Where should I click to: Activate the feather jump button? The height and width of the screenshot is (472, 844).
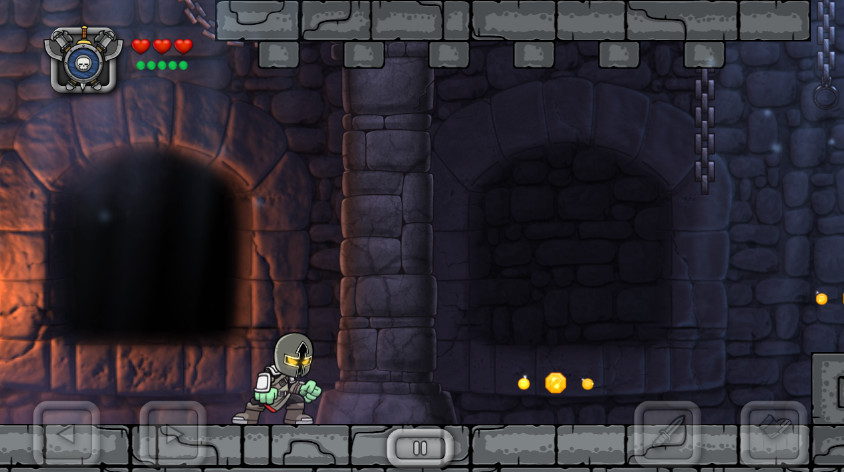[667, 433]
